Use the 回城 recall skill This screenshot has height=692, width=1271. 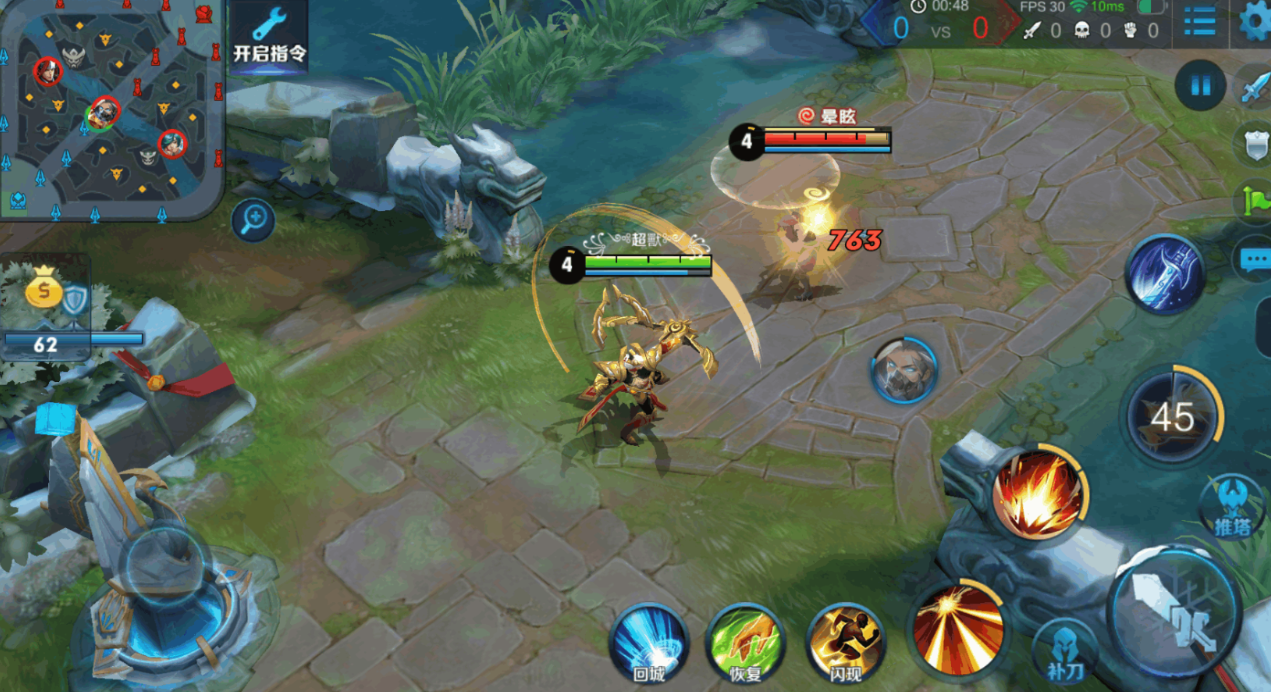click(648, 643)
